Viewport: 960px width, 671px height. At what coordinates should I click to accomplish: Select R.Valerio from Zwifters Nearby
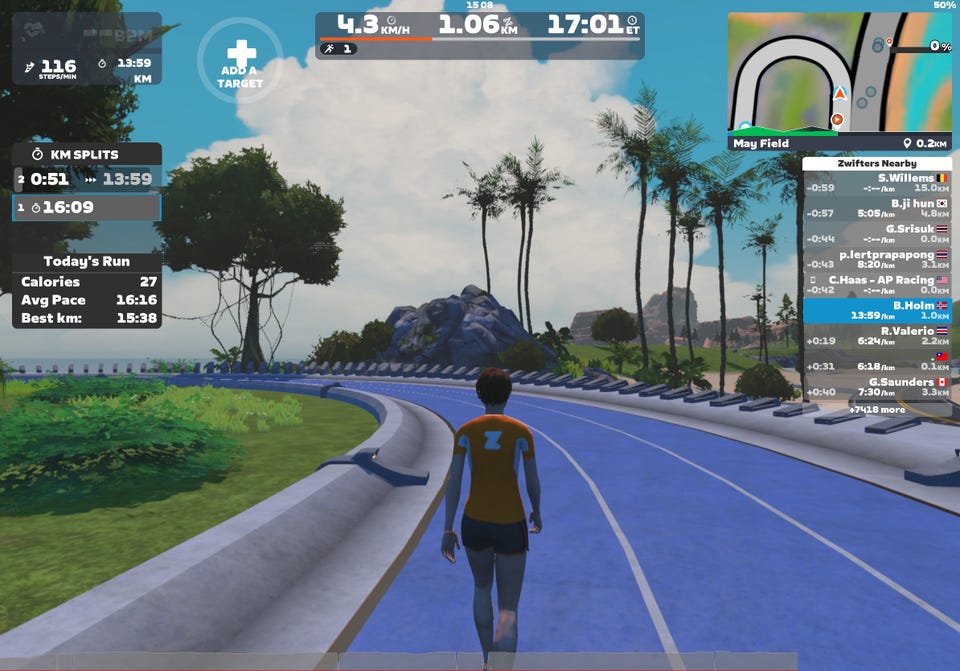(x=877, y=336)
